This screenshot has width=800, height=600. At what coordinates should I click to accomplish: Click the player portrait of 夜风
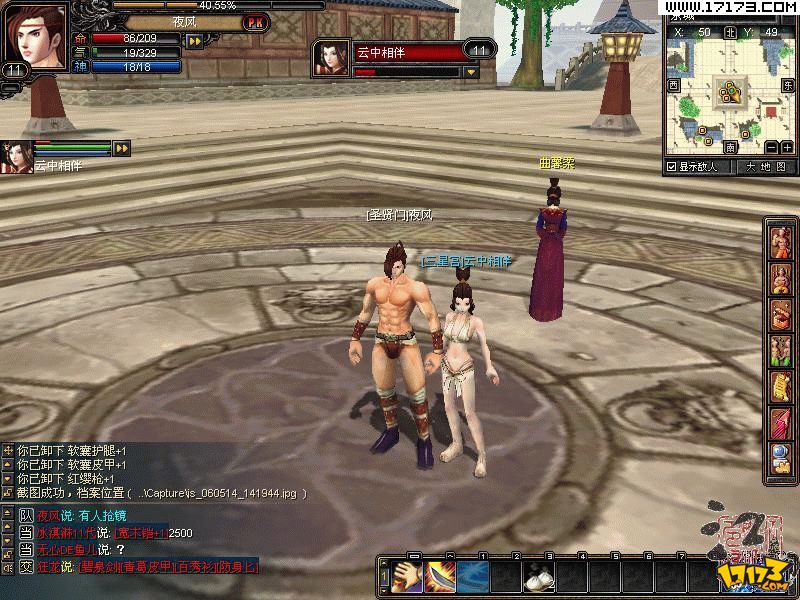[x=34, y=36]
